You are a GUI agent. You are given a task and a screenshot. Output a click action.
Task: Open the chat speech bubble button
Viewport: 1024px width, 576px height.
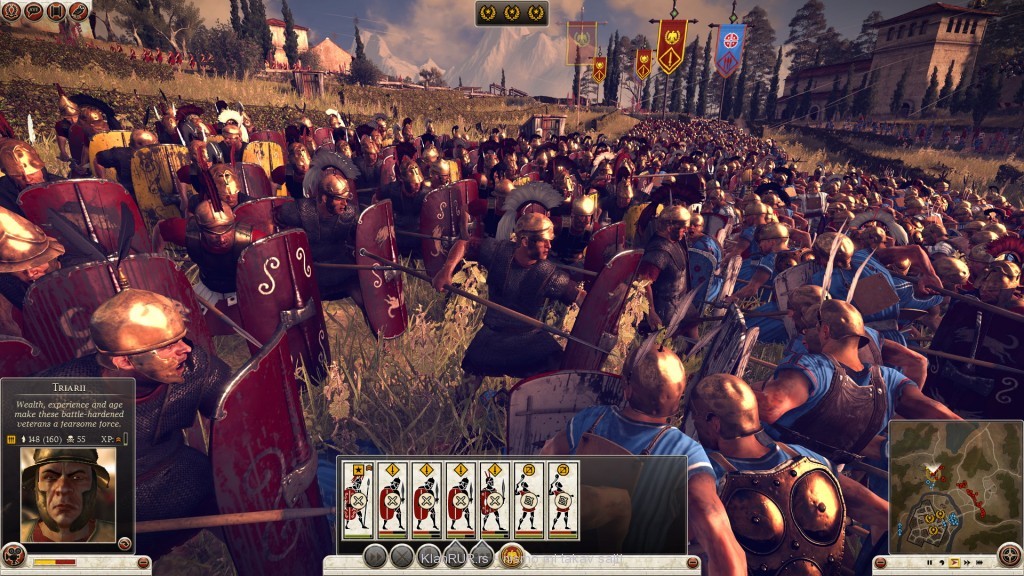click(32, 12)
